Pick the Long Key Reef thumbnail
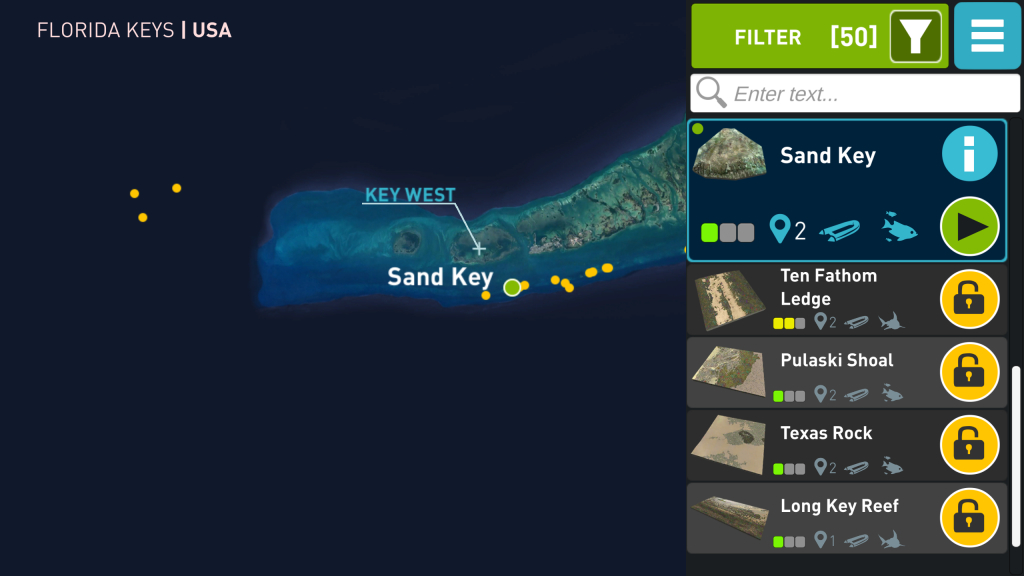The height and width of the screenshot is (576, 1024). (x=728, y=518)
